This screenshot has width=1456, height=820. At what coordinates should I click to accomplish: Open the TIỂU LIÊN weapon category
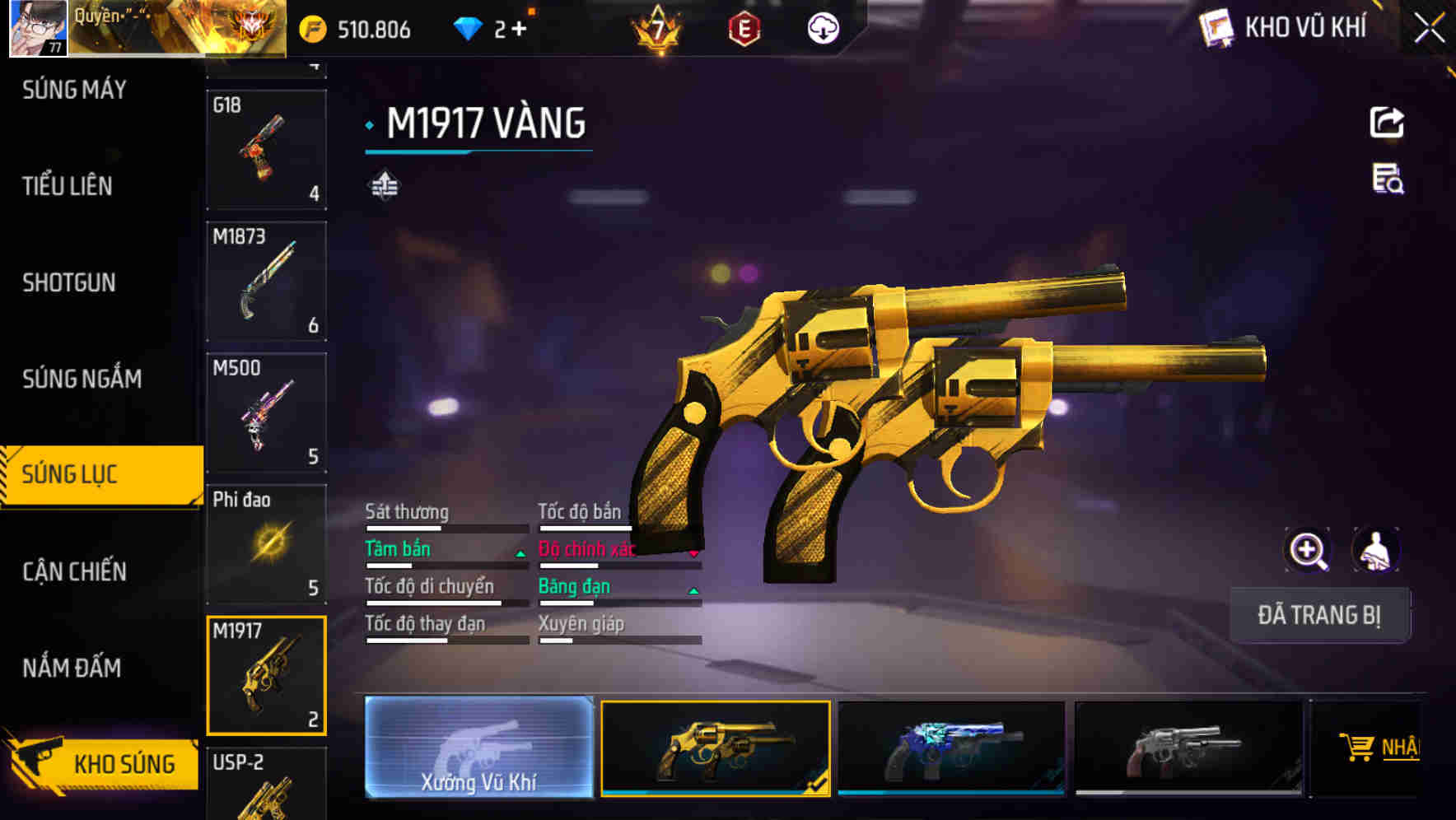tap(68, 186)
